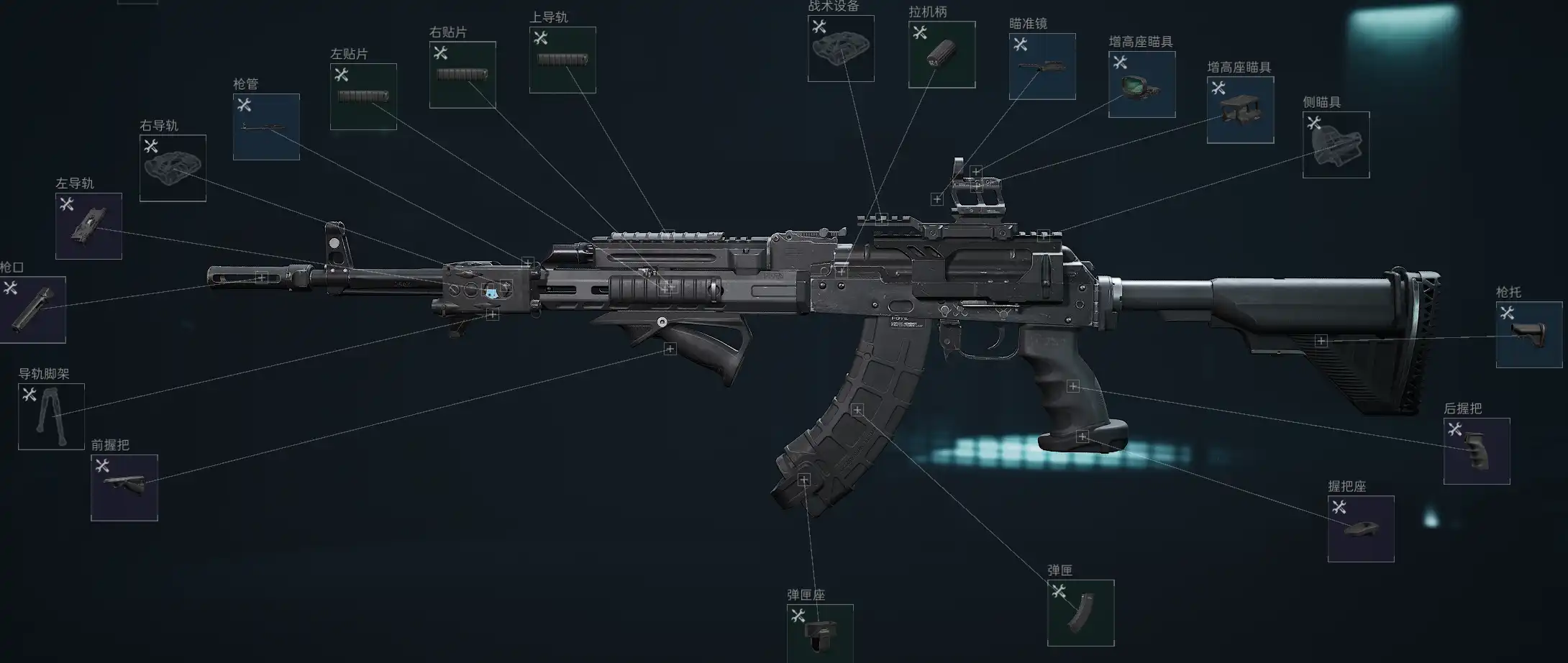This screenshot has height=663, width=1568.
Task: Choose the 右导轨 right rail slot
Action: (173, 168)
